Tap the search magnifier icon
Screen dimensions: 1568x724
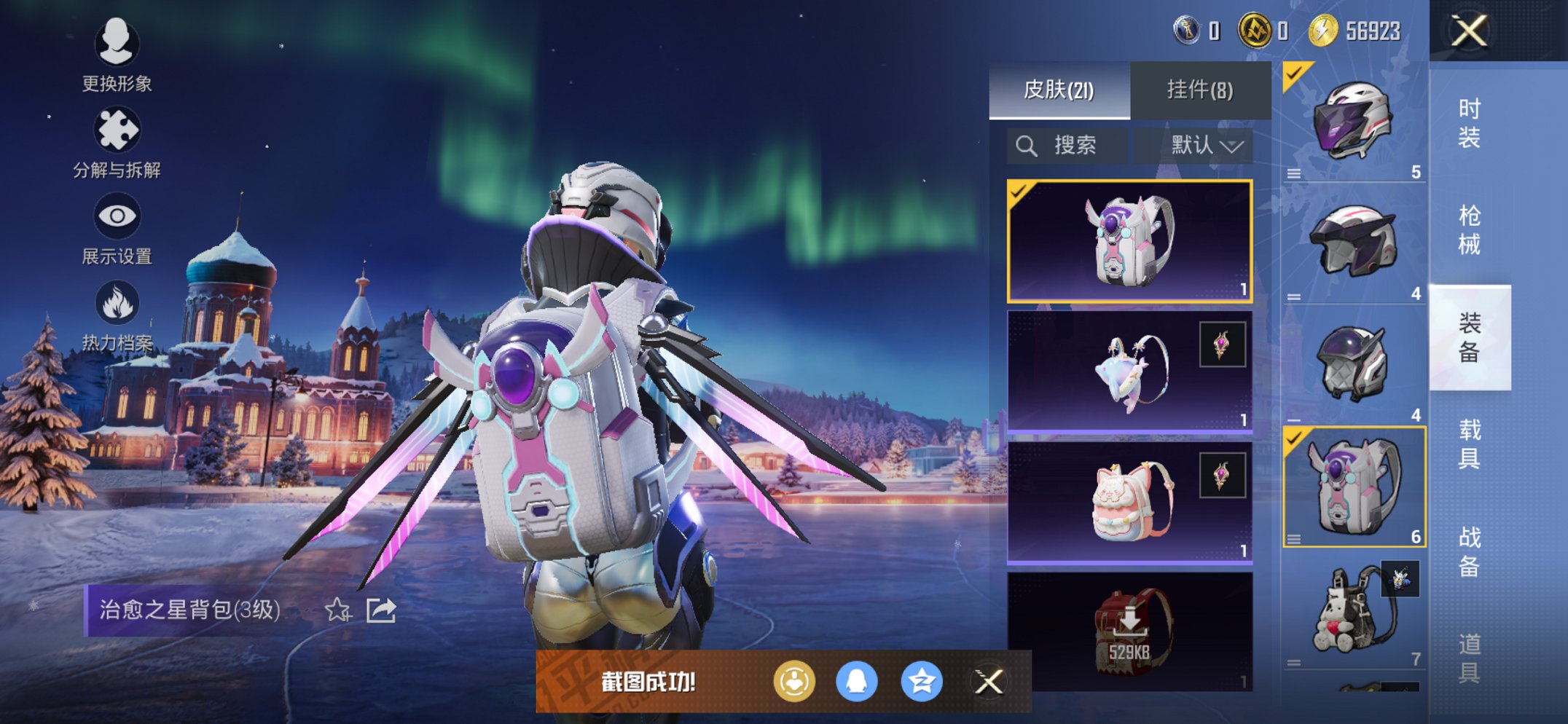coord(1028,145)
